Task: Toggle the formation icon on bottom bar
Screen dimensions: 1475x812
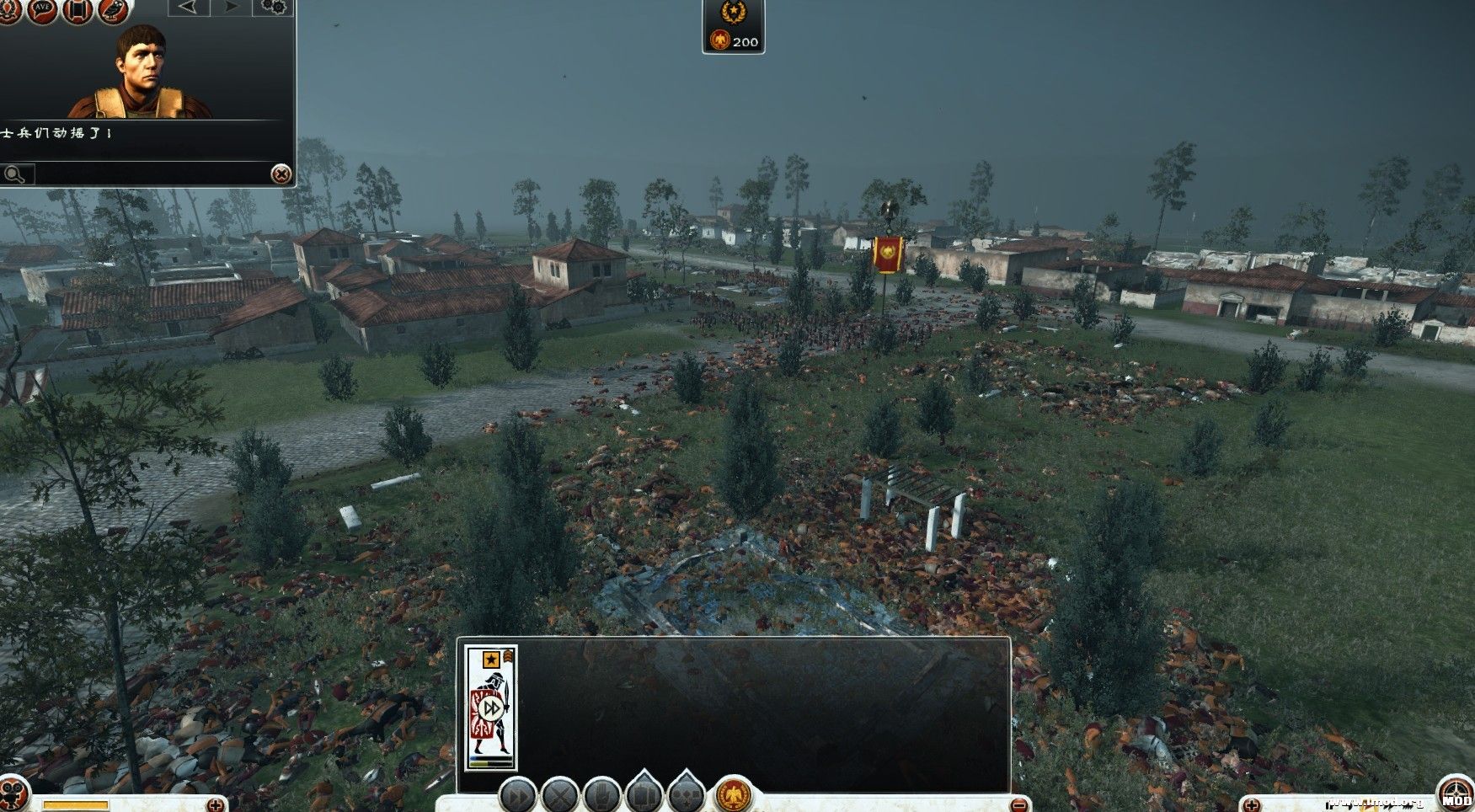Action: click(642, 795)
